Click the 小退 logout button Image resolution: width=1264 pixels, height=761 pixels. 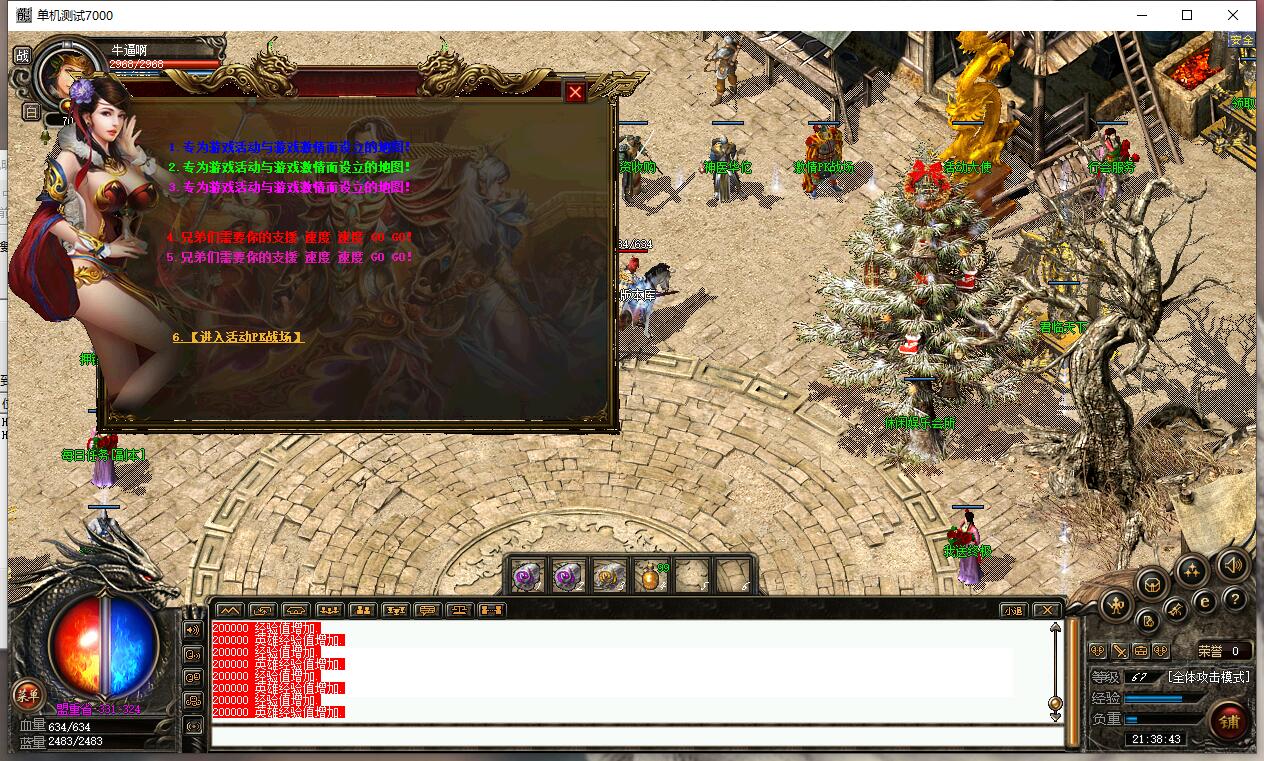tap(1014, 610)
